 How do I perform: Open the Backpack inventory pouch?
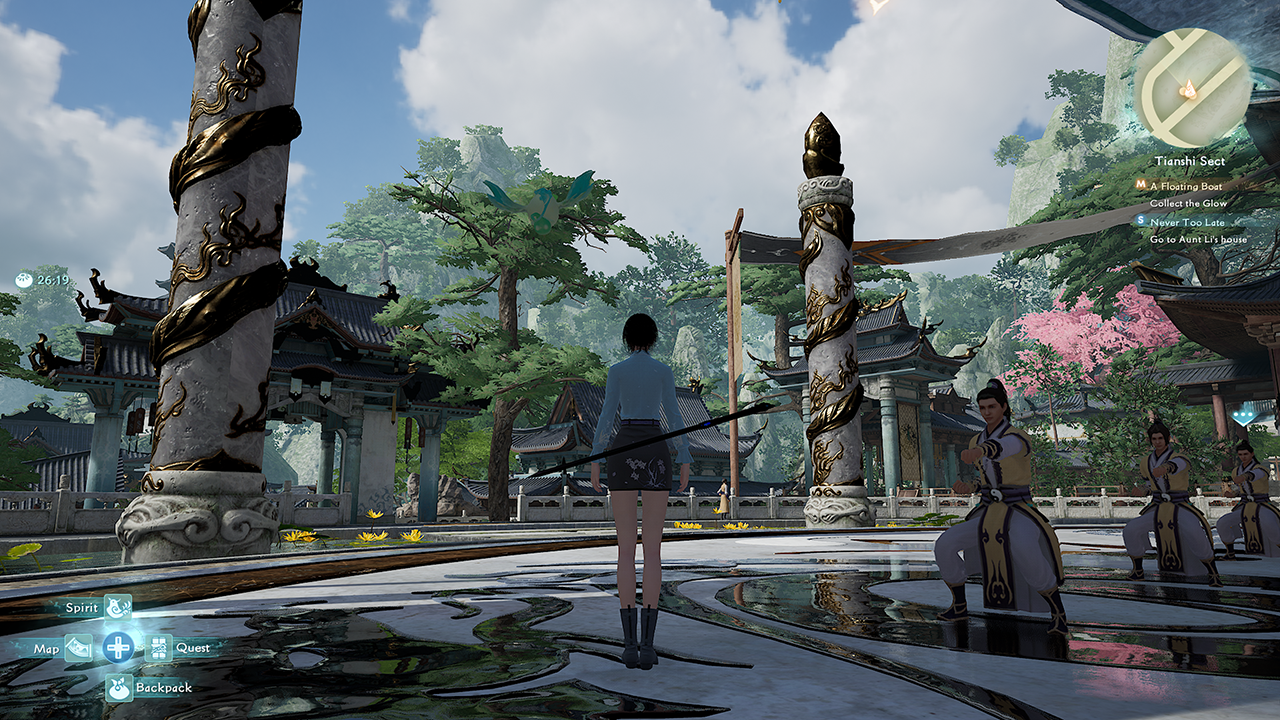click(119, 688)
